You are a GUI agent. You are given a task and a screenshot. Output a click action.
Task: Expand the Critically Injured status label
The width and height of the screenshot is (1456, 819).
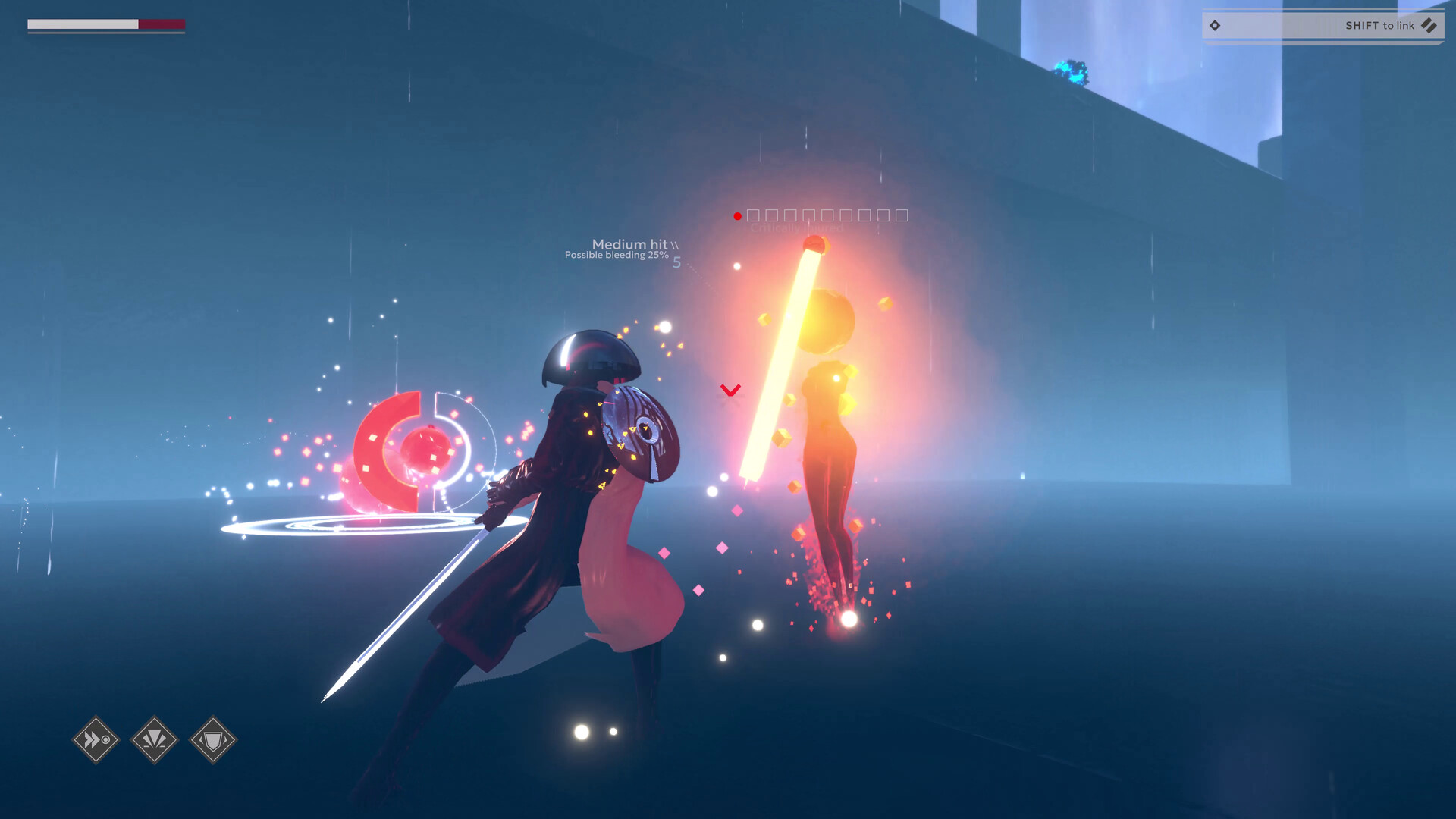[796, 226]
